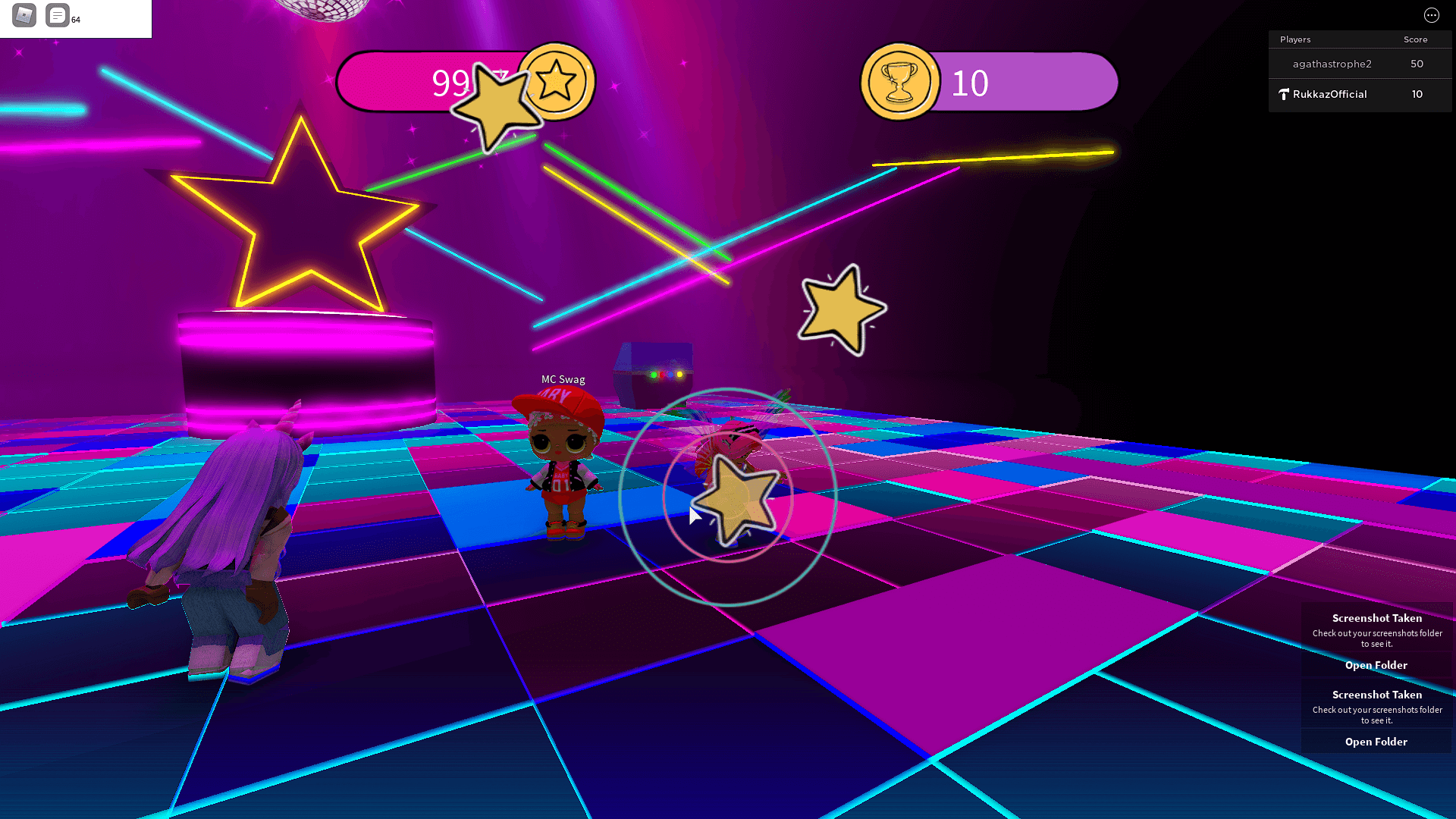1456x819 pixels.
Task: Click the Players column header
Action: tap(1294, 39)
